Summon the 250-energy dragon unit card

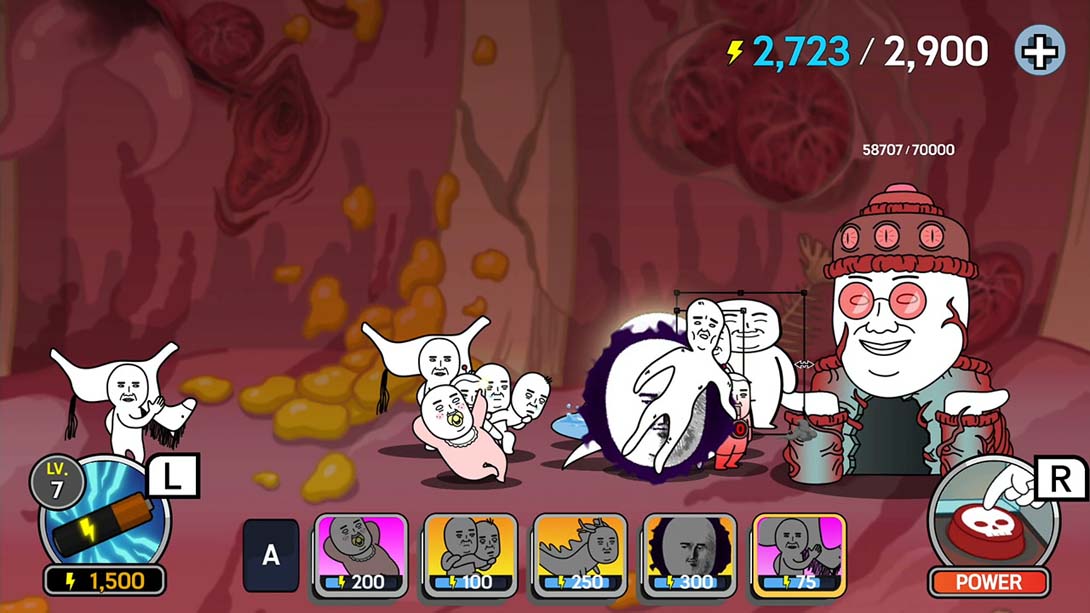[579, 554]
